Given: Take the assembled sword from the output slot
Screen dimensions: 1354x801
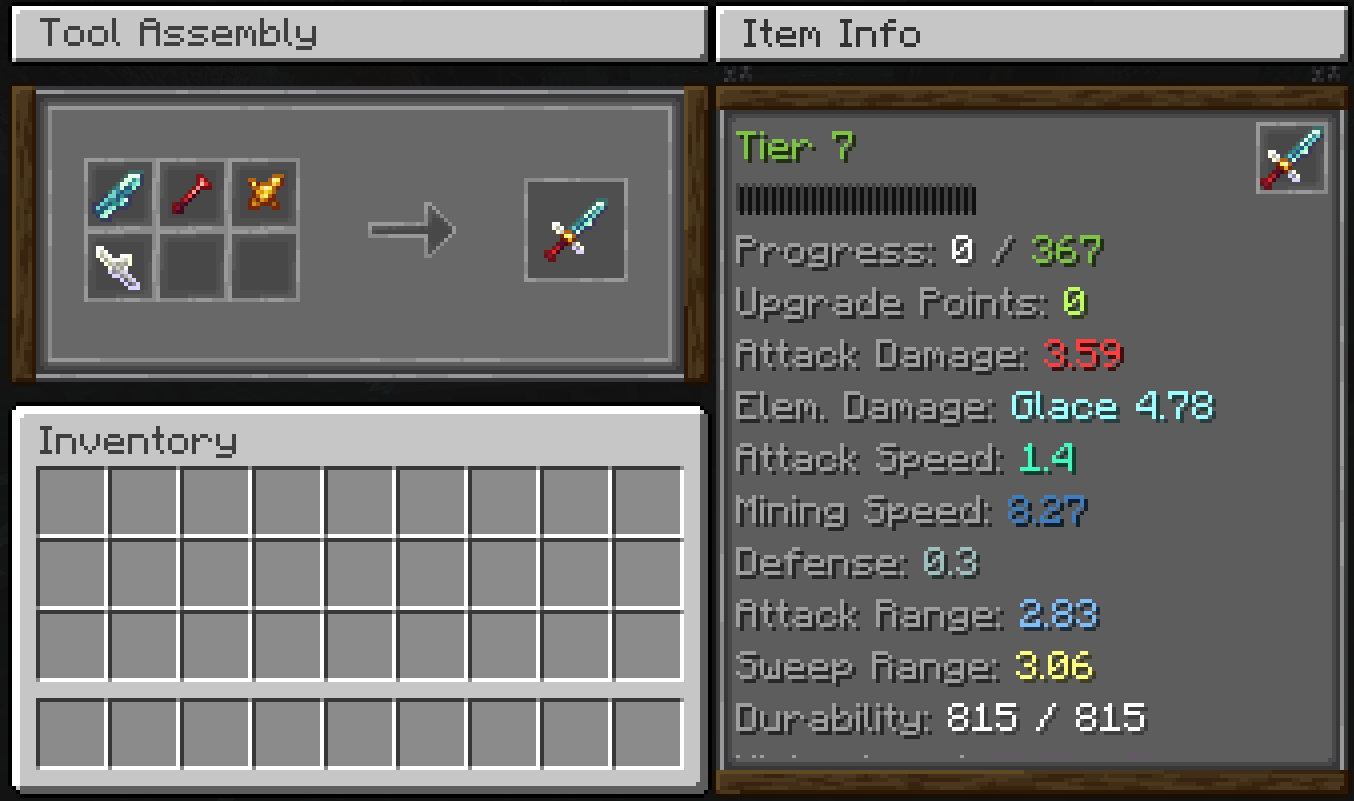Looking at the screenshot, I should coord(576,230).
